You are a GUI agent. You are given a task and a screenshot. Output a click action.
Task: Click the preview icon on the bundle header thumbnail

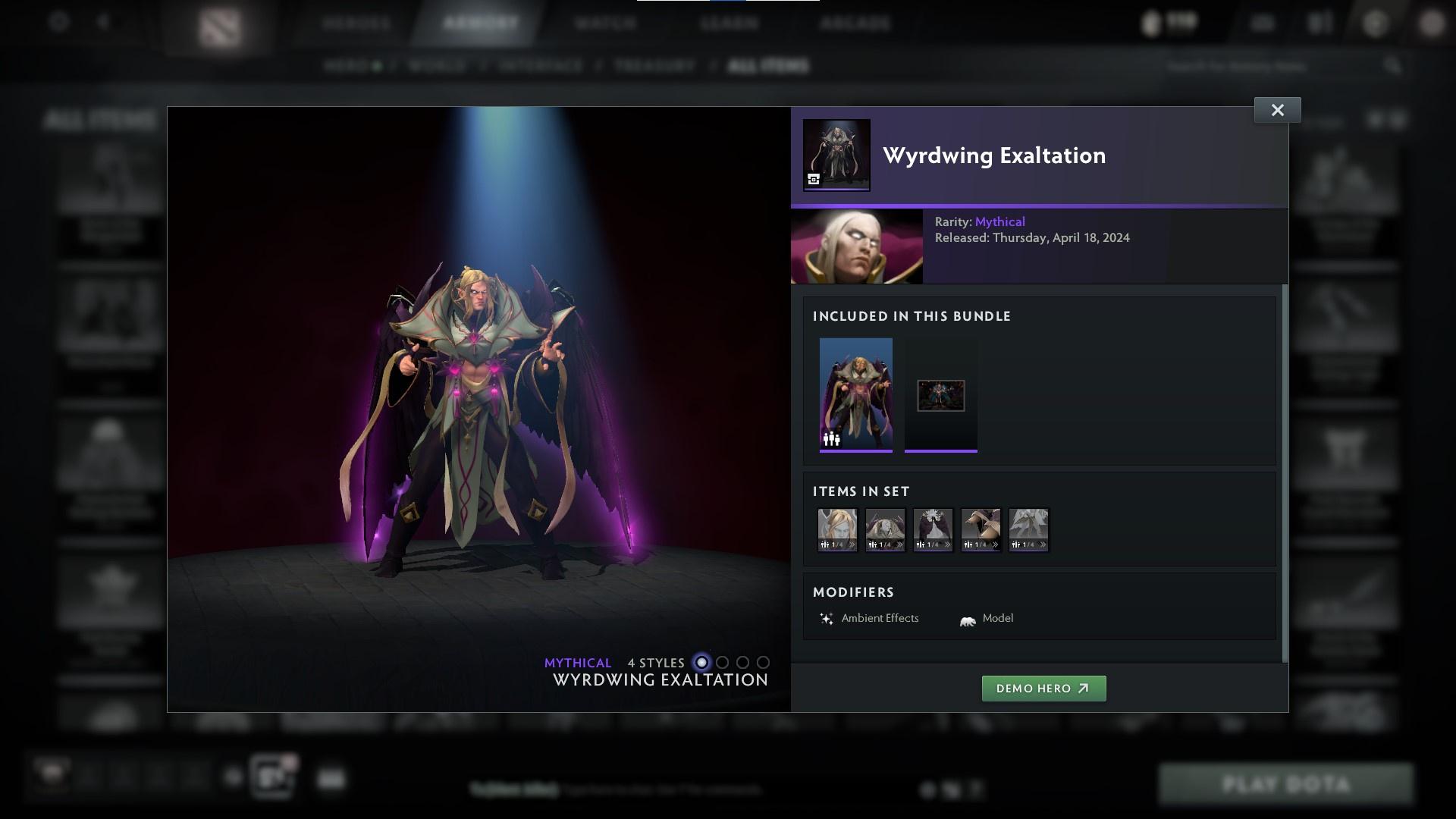[x=814, y=180]
